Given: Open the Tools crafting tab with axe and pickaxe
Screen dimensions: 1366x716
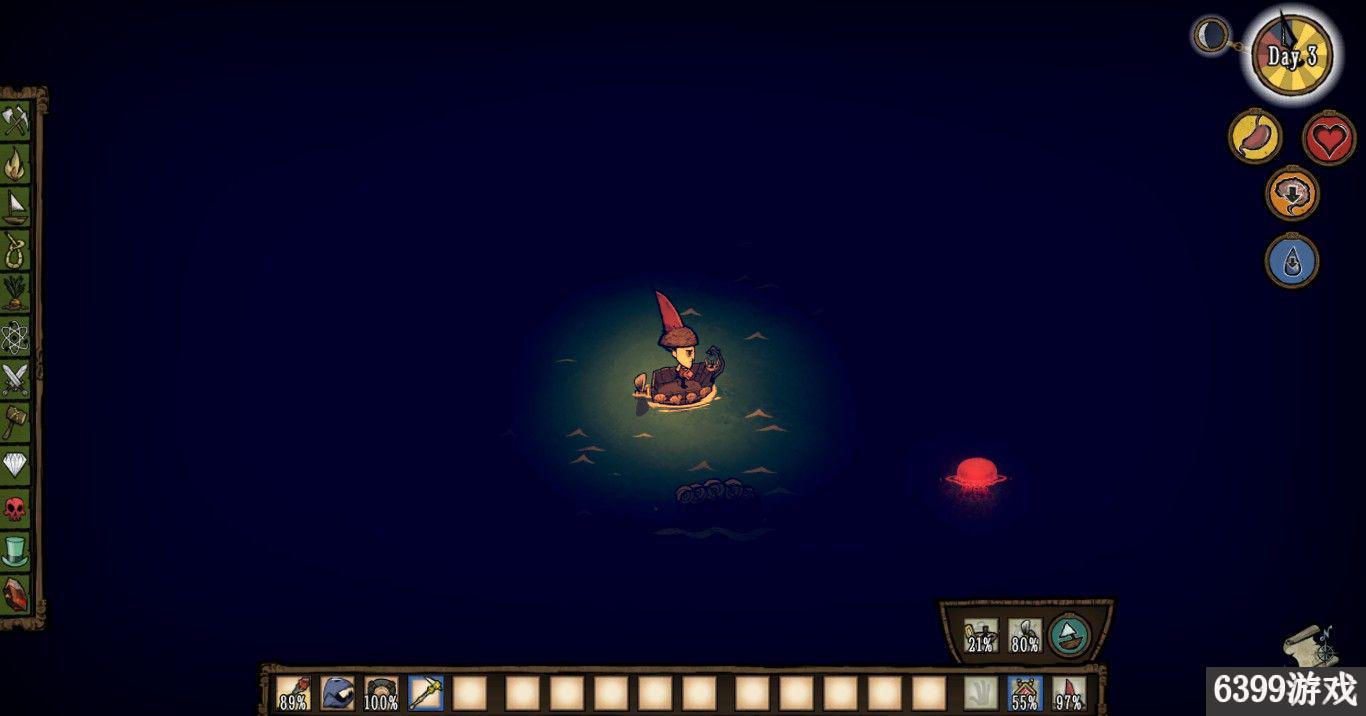Looking at the screenshot, I should 17,121.
